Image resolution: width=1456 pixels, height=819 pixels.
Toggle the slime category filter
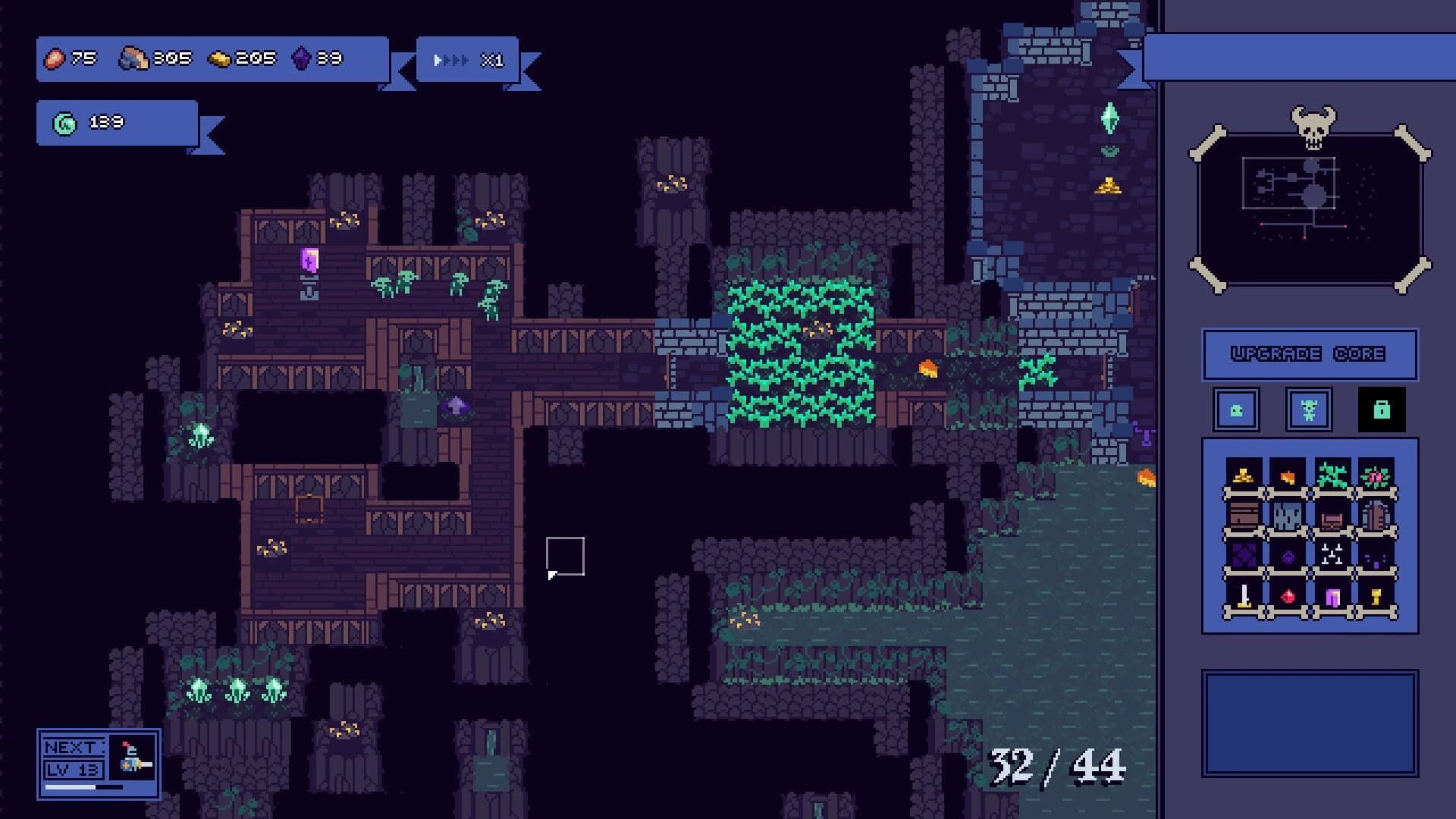(1238, 409)
